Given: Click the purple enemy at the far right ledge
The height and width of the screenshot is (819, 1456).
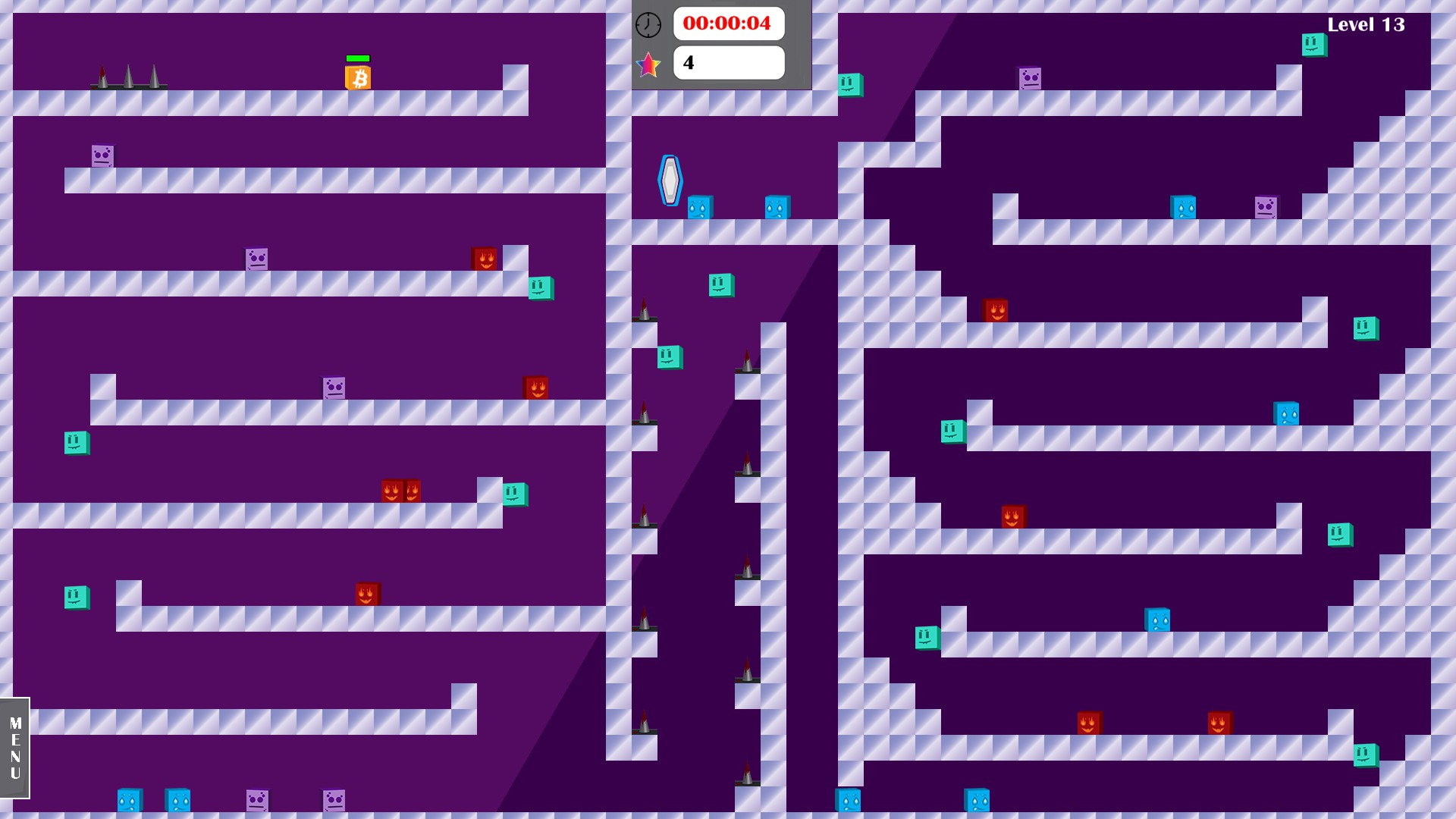Looking at the screenshot, I should point(1264,206).
